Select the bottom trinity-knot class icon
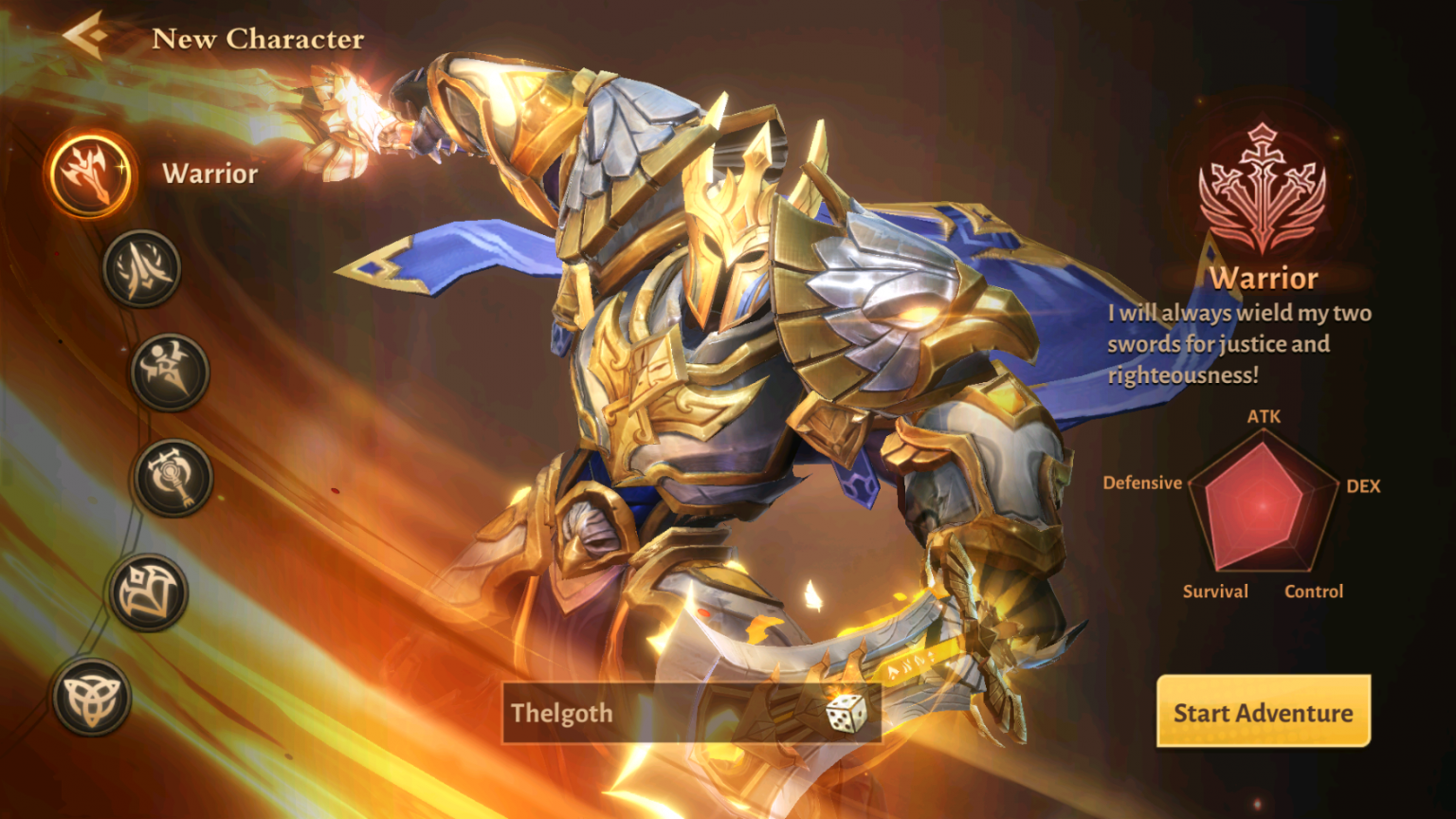The height and width of the screenshot is (819, 1456). click(x=95, y=695)
